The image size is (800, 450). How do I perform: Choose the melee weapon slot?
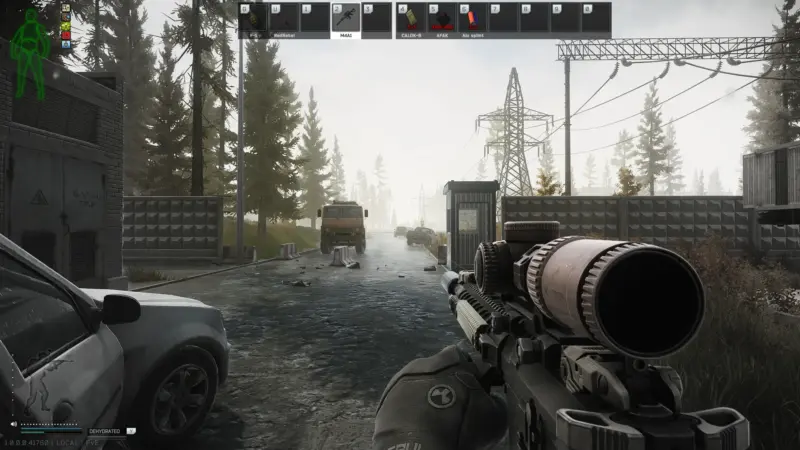(284, 20)
